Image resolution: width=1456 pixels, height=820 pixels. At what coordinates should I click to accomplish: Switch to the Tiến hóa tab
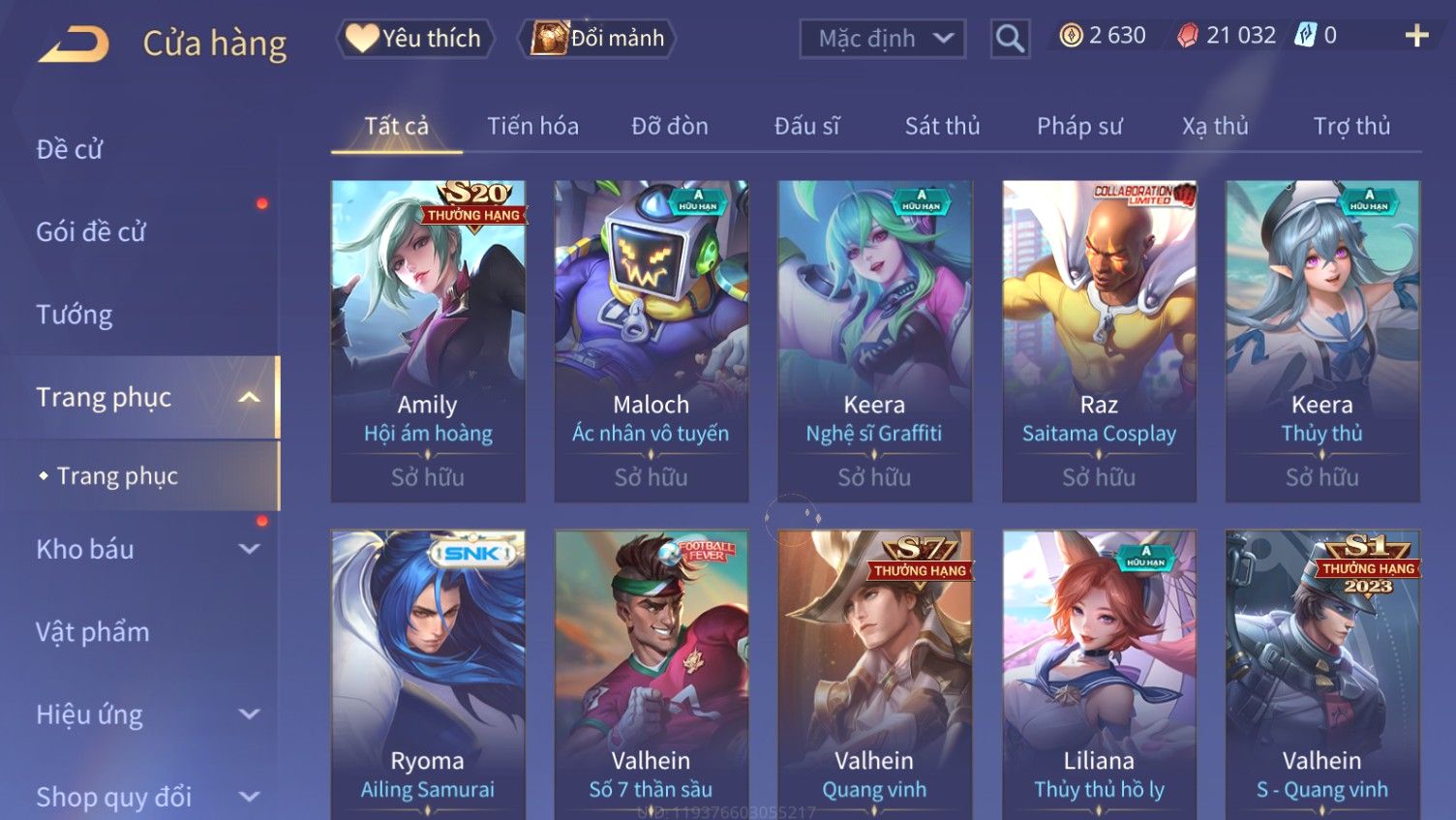tap(532, 126)
